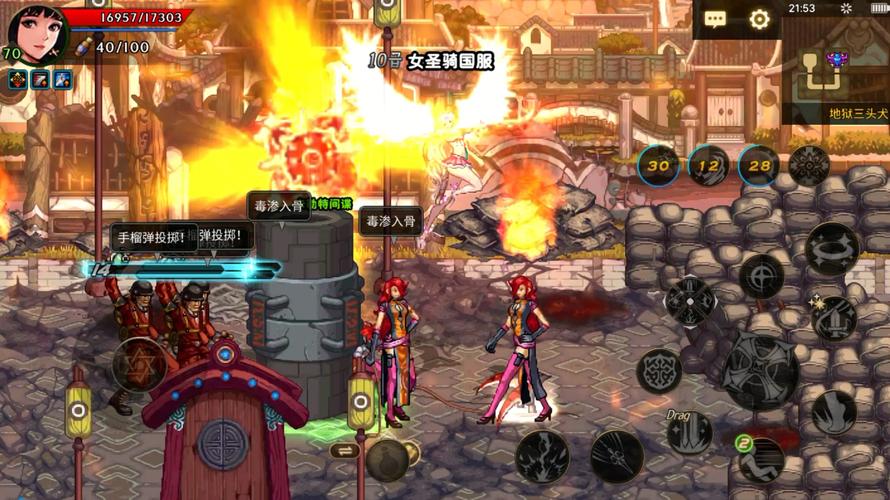890x500 pixels.
Task: Activate the skill on 30 second cooldown
Action: click(659, 166)
